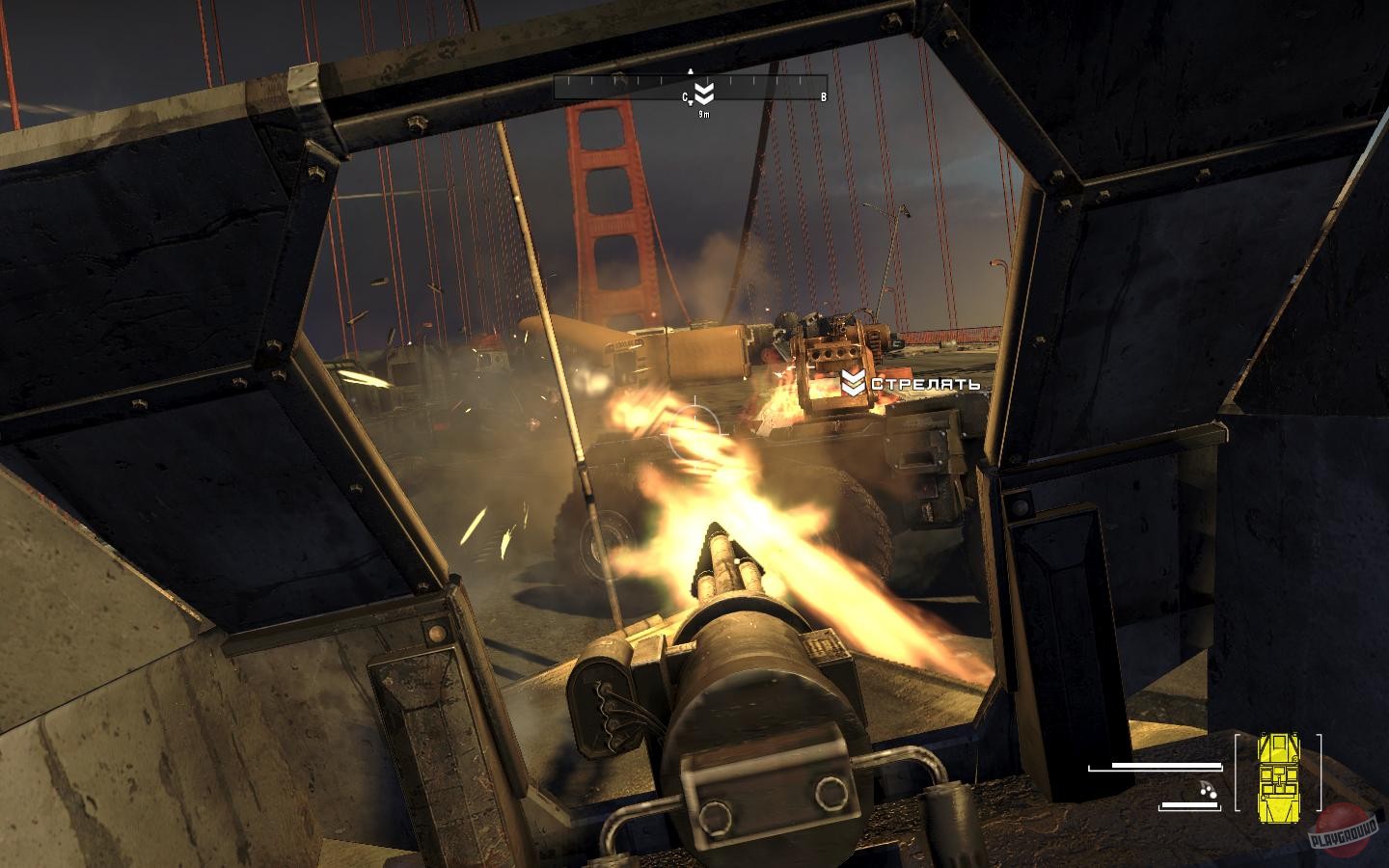Click the C north marker on compass
Image resolution: width=1389 pixels, height=868 pixels.
pos(685,96)
